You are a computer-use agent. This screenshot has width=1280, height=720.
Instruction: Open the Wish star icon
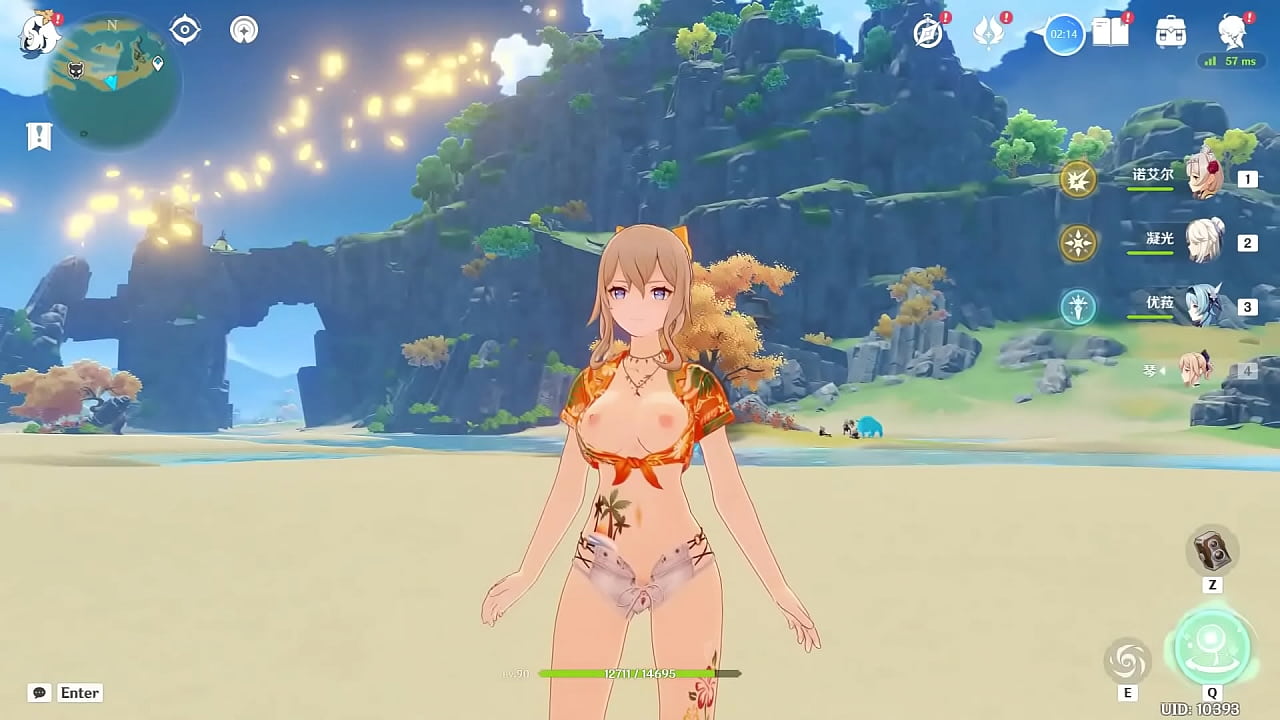[989, 33]
